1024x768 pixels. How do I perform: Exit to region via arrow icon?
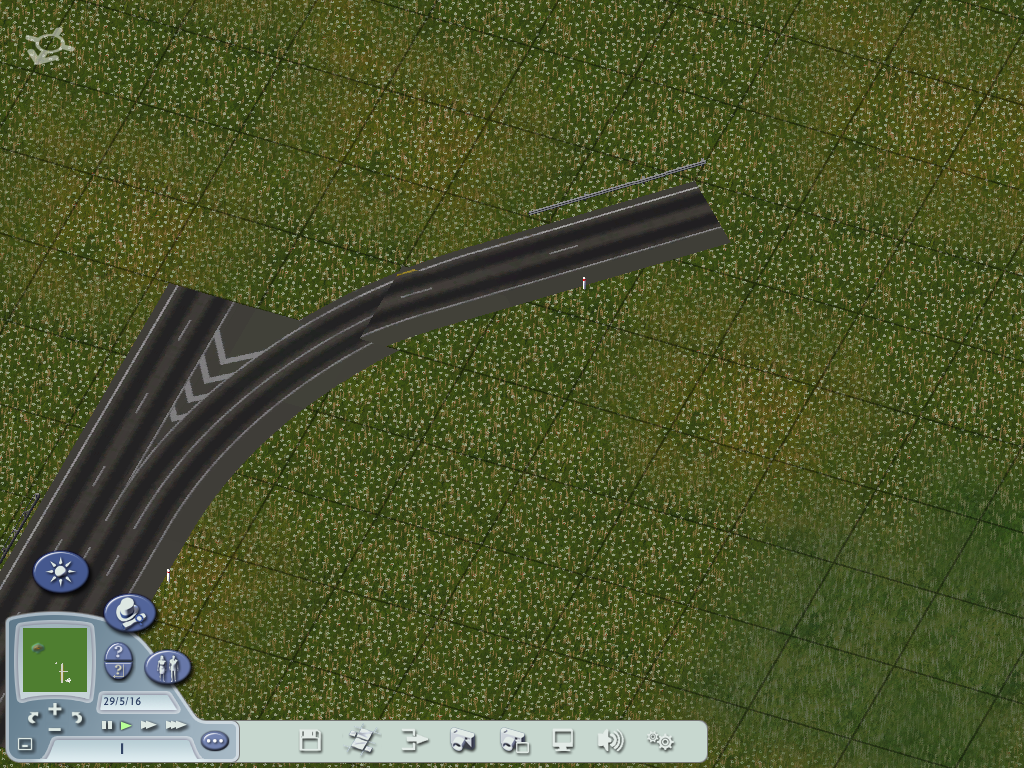point(414,741)
